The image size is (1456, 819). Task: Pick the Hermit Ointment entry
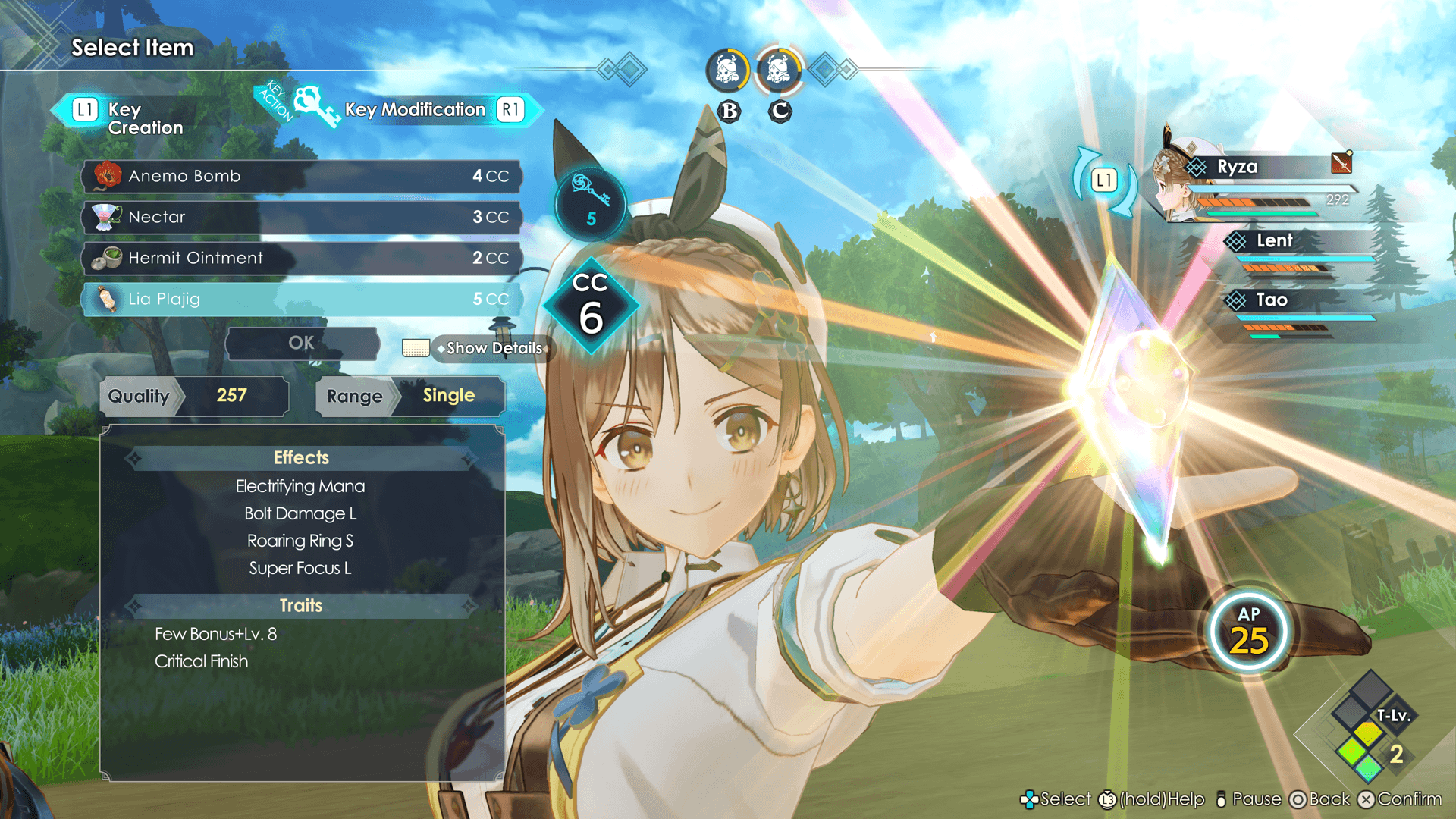pos(302,258)
